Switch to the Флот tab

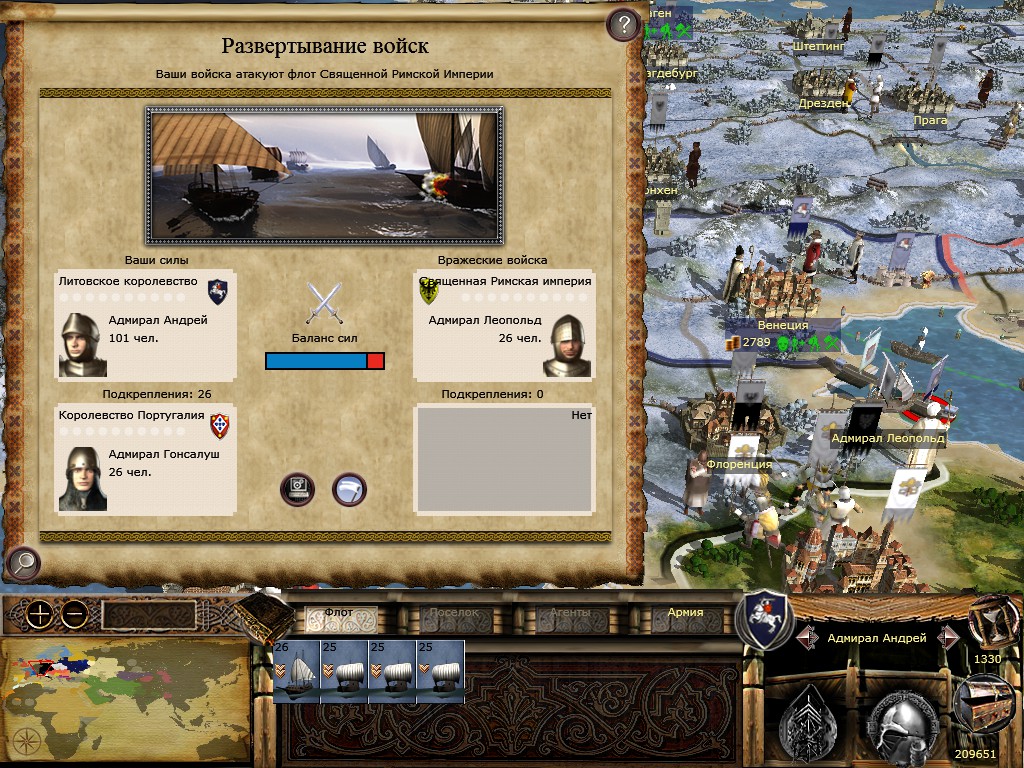coord(339,612)
